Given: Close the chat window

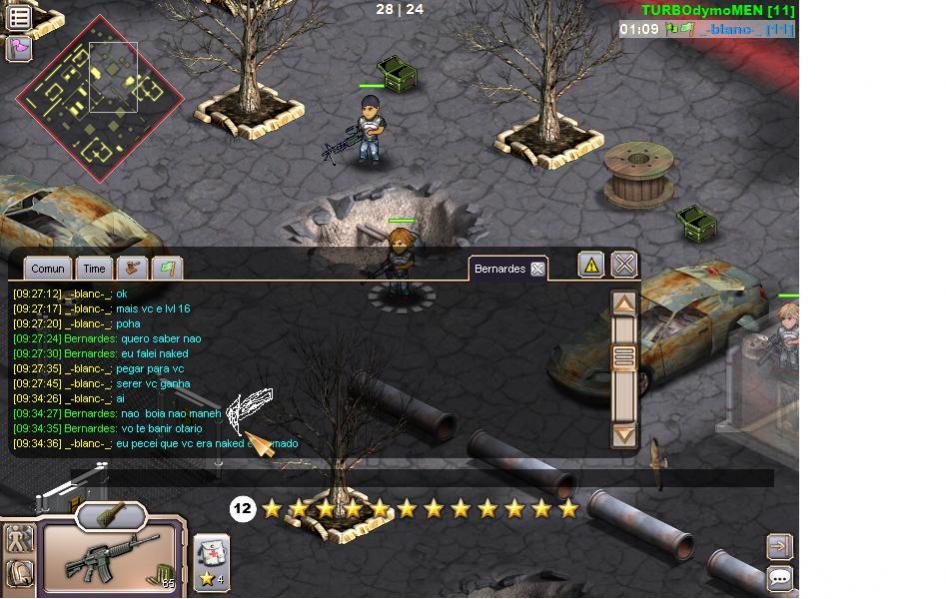Looking at the screenshot, I should [x=624, y=264].
